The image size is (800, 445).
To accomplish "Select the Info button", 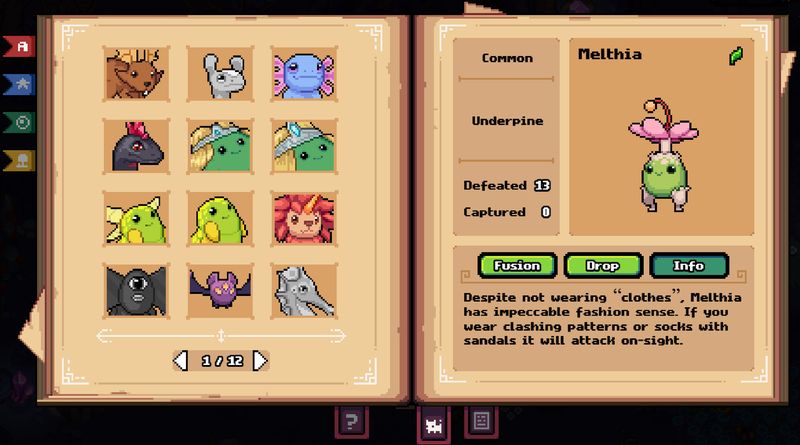I will [x=689, y=266].
